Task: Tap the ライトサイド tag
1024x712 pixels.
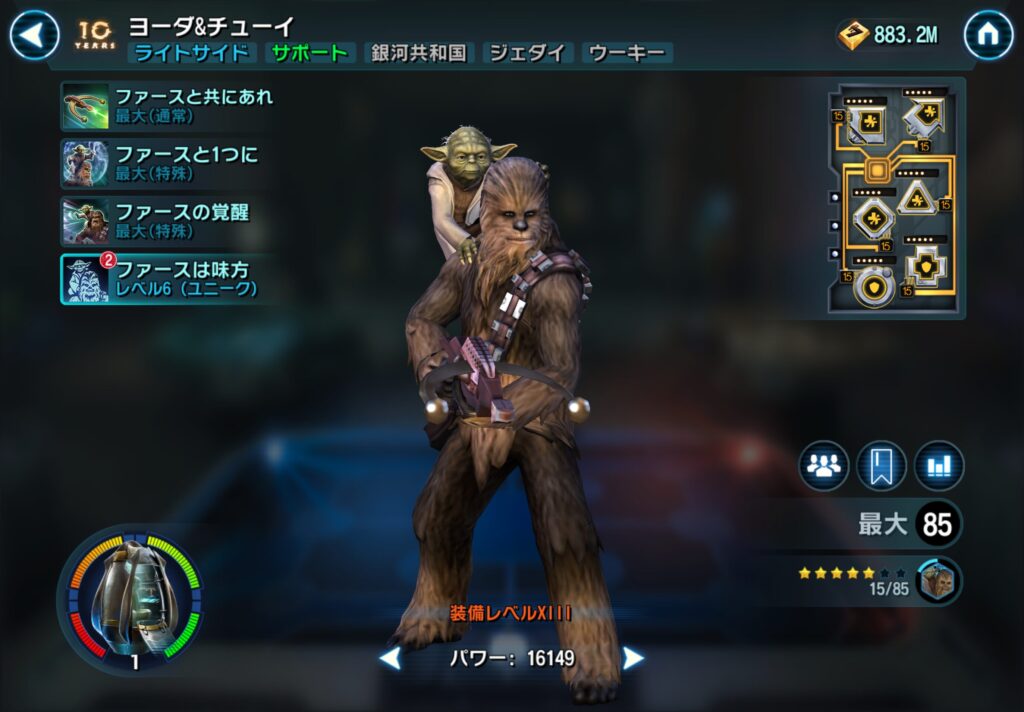Action: pyautogui.click(x=192, y=53)
